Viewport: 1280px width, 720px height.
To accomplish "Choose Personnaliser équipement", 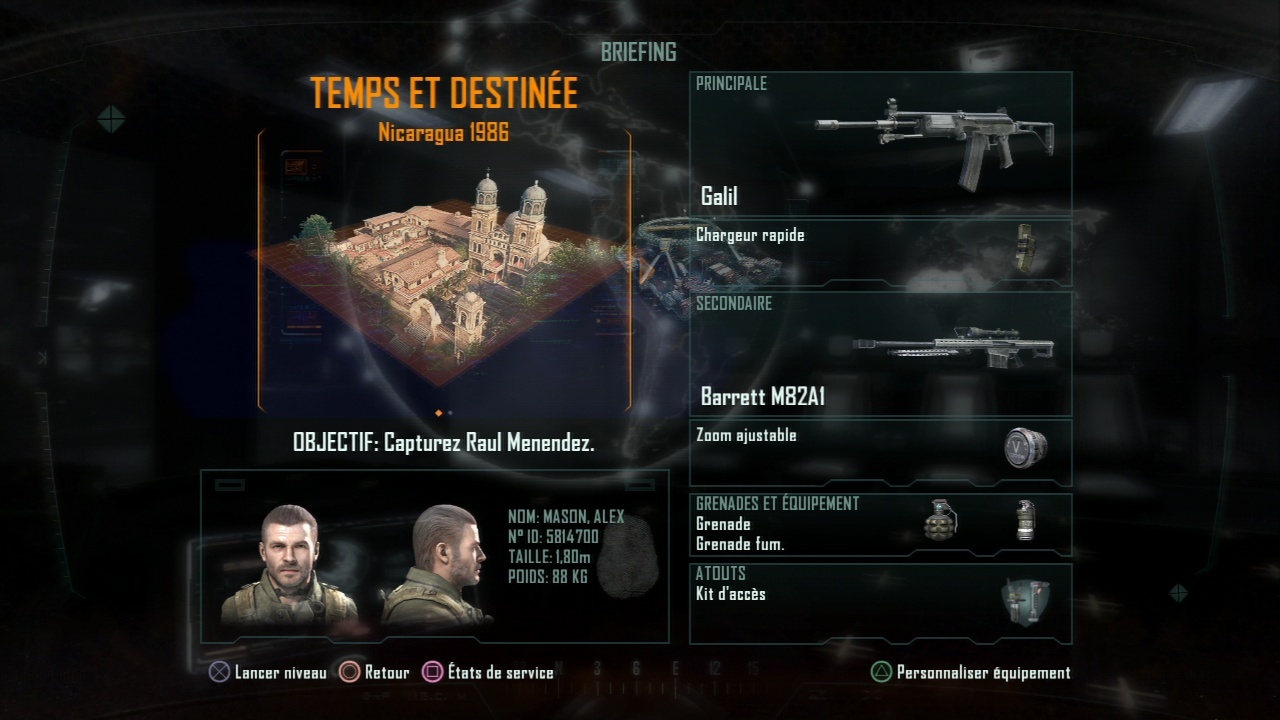I will 970,673.
